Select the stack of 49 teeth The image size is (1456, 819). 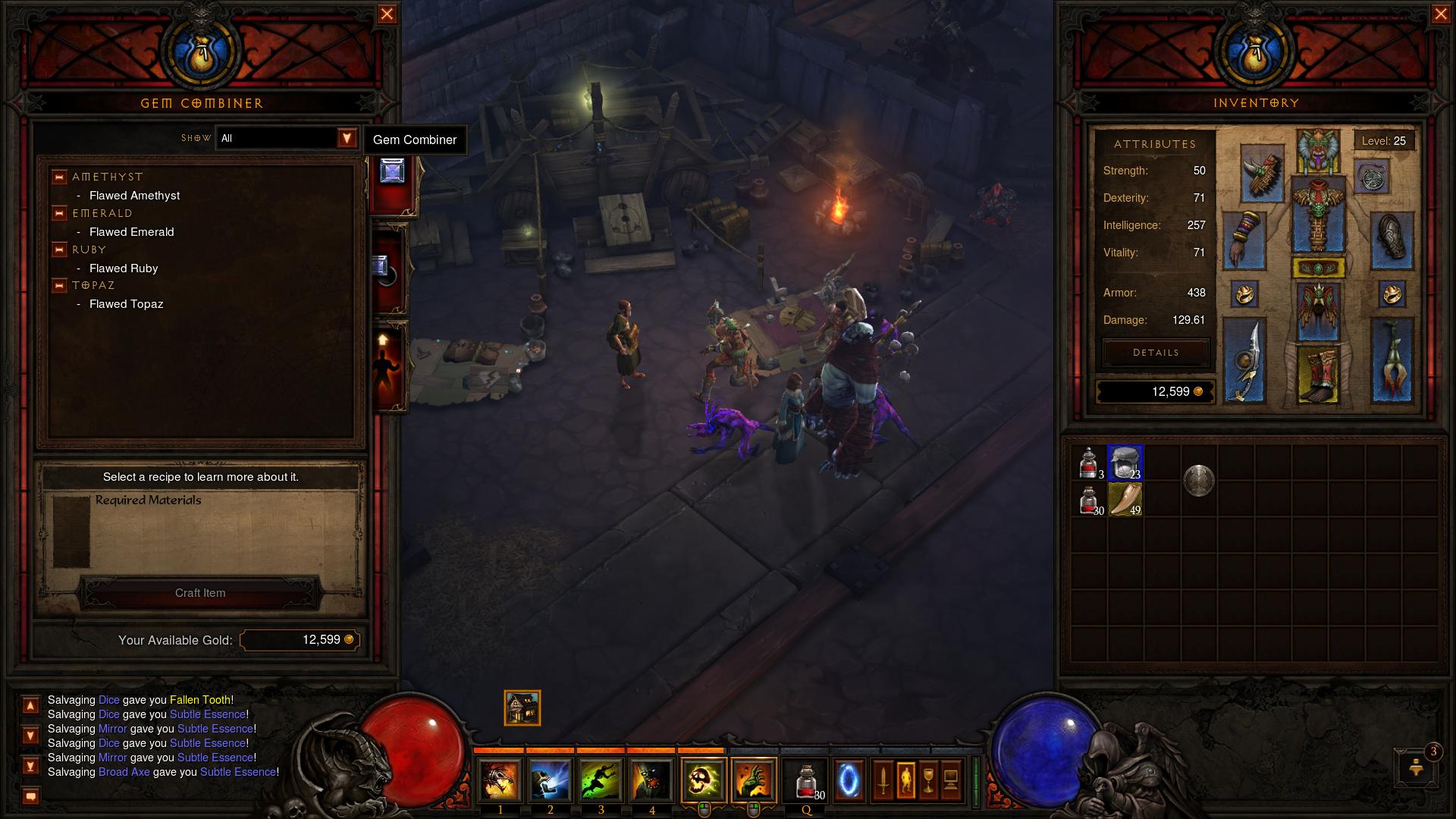click(x=1125, y=499)
